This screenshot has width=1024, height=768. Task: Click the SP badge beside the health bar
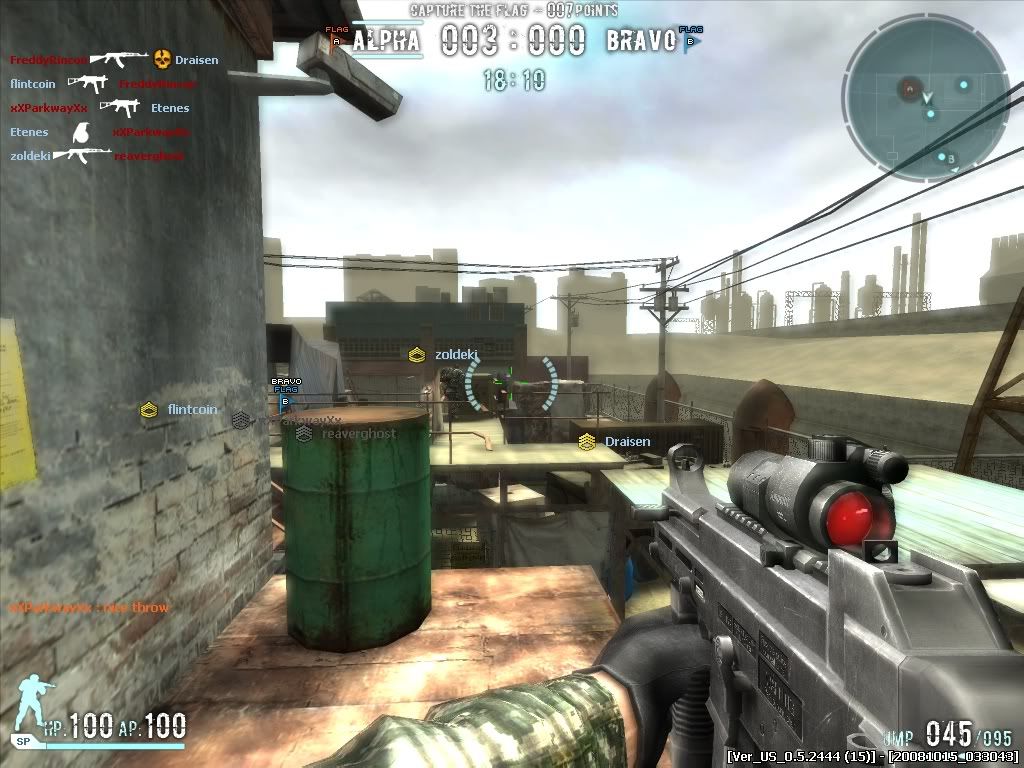[x=22, y=741]
